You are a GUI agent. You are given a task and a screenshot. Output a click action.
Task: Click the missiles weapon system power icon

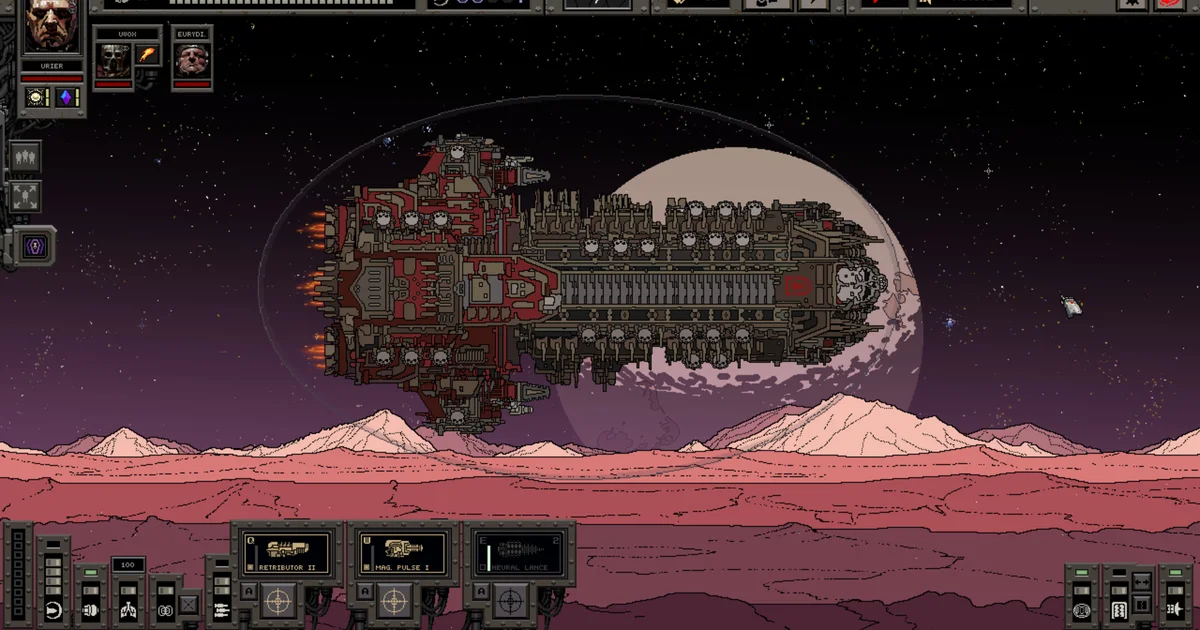tap(219, 609)
